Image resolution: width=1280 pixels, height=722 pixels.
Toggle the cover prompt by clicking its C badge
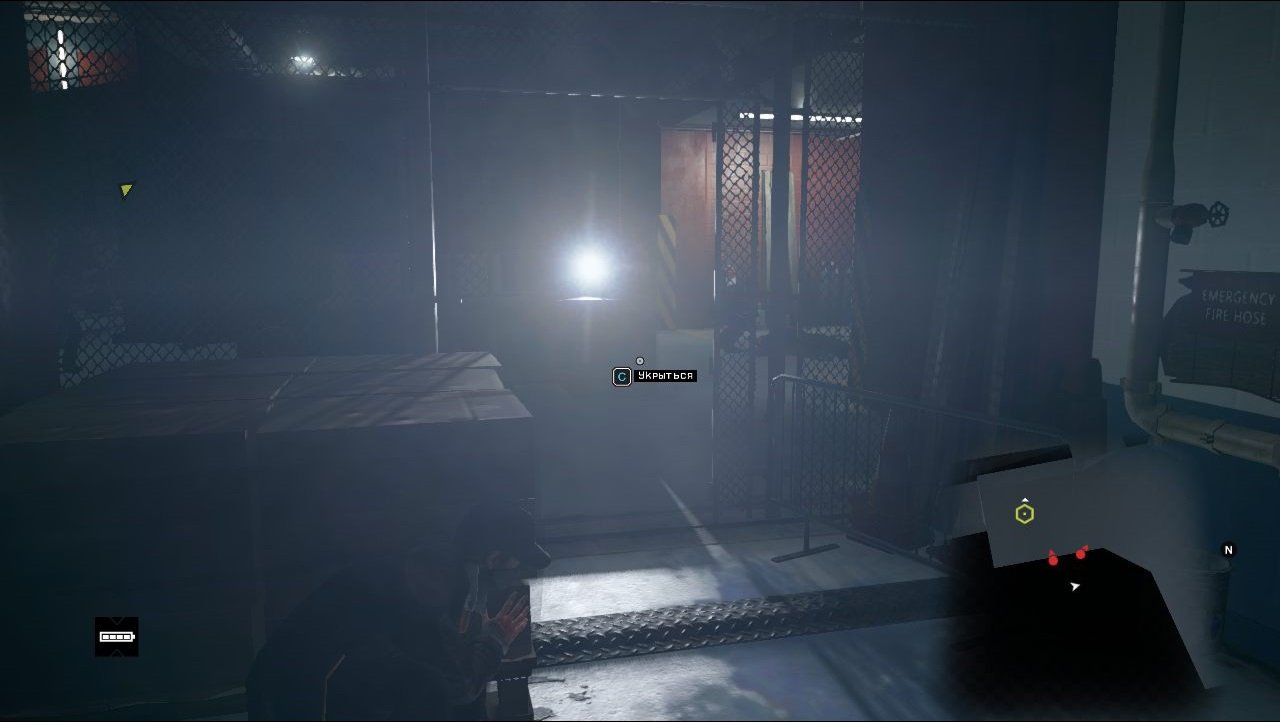coord(621,375)
